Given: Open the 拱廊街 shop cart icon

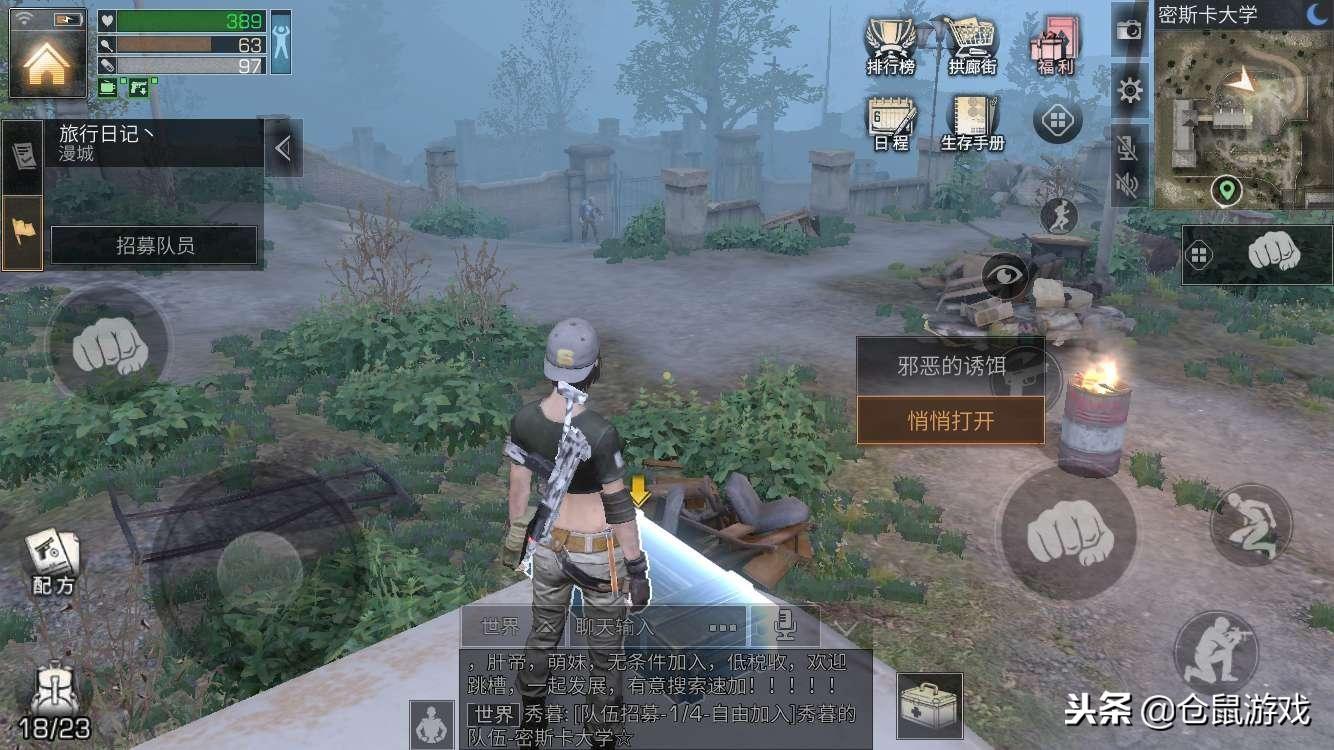Looking at the screenshot, I should 971,46.
